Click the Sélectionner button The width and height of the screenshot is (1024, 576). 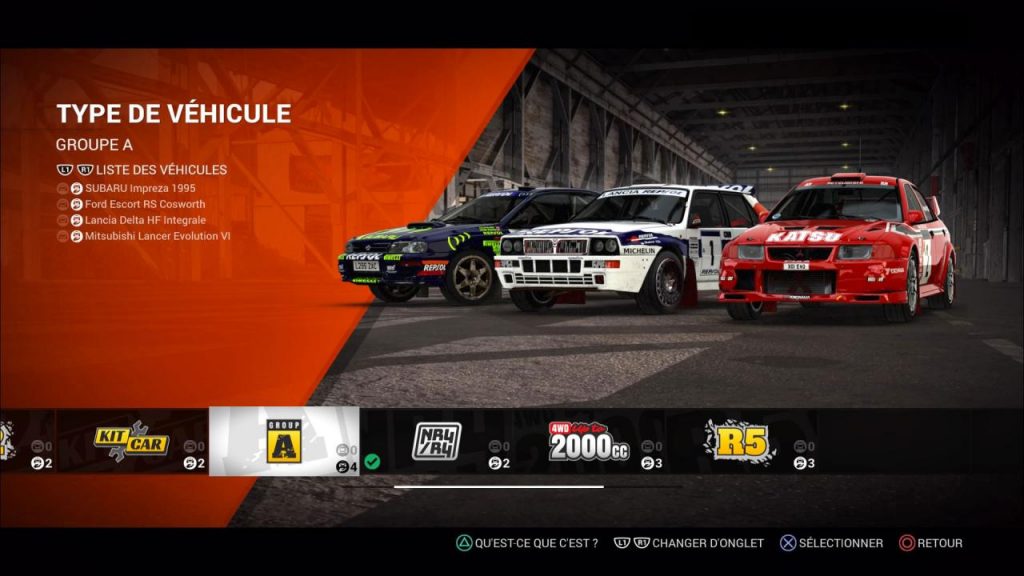click(x=831, y=543)
